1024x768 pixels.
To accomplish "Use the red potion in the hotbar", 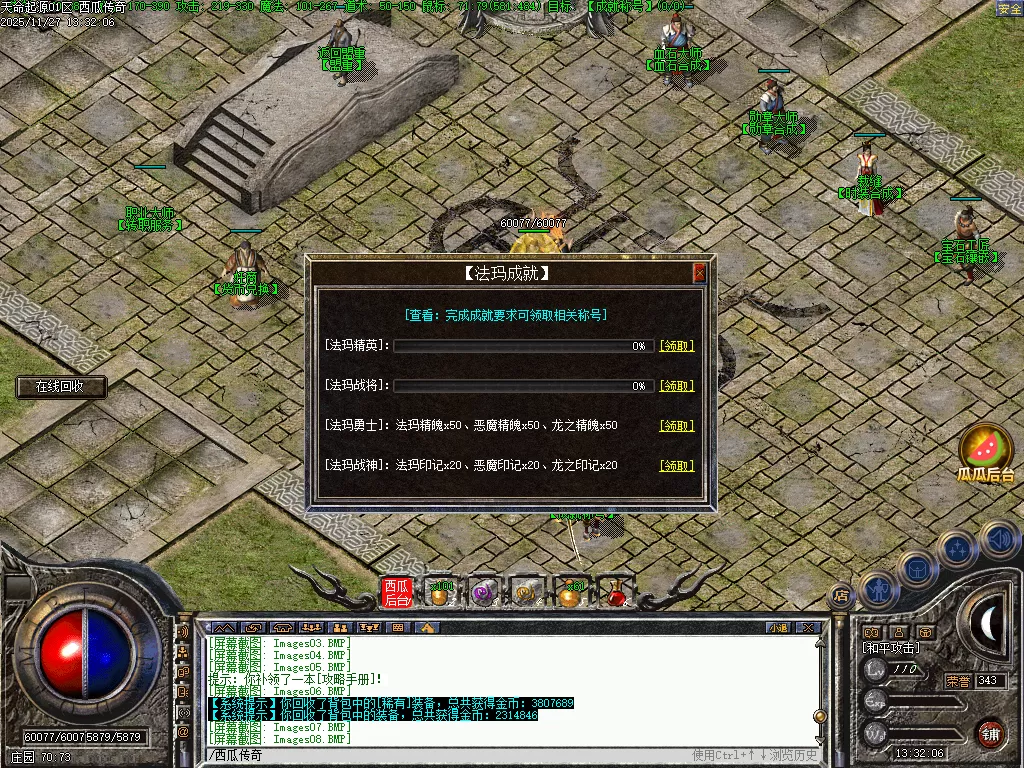I will tap(616, 594).
